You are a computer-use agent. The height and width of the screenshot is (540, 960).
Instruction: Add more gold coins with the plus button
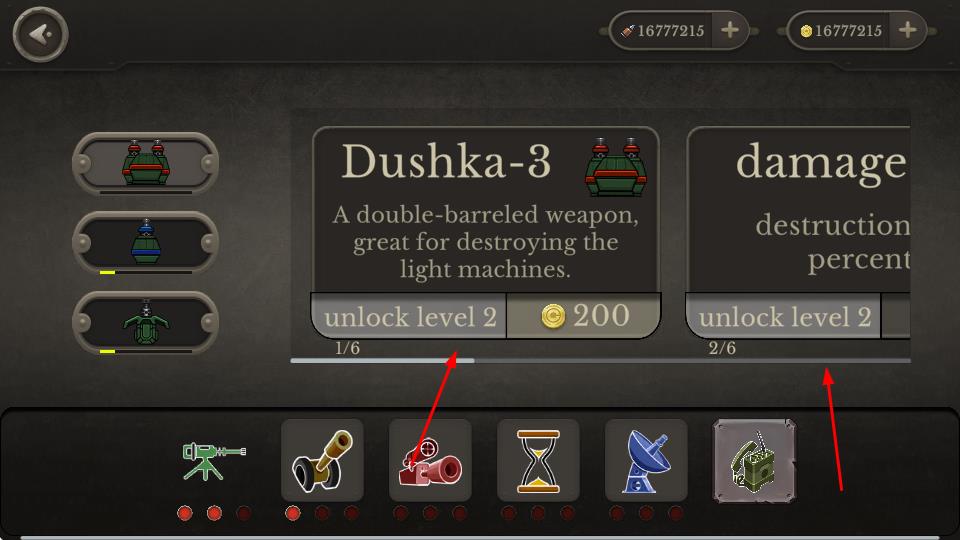coord(907,31)
